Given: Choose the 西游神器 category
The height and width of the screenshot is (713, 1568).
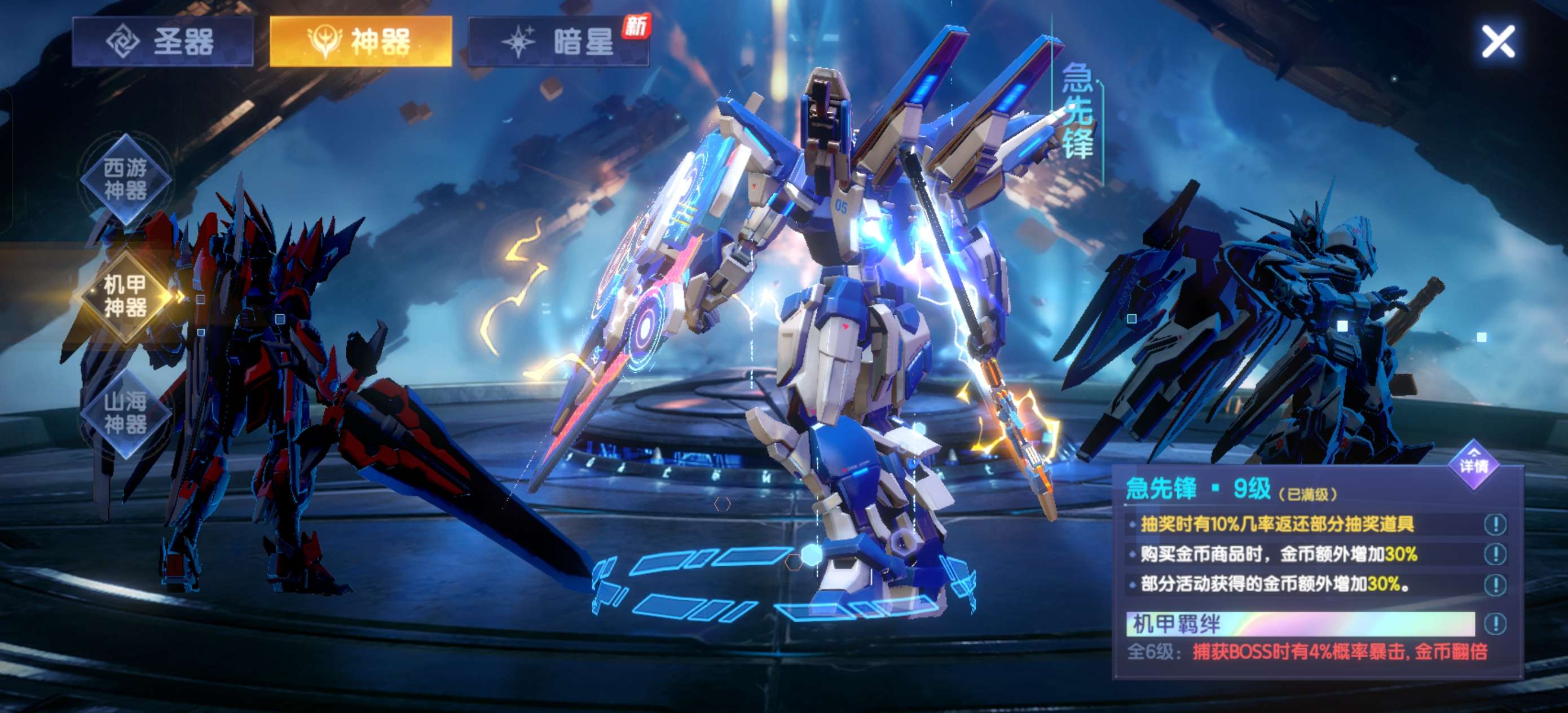Looking at the screenshot, I should click(x=125, y=179).
